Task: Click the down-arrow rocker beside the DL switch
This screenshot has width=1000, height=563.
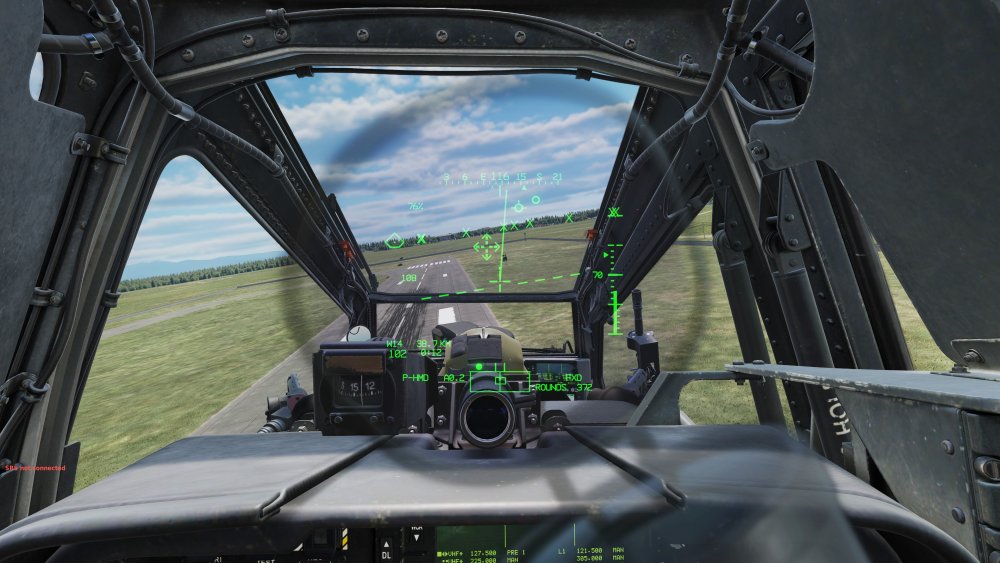Action: pyautogui.click(x=416, y=537)
